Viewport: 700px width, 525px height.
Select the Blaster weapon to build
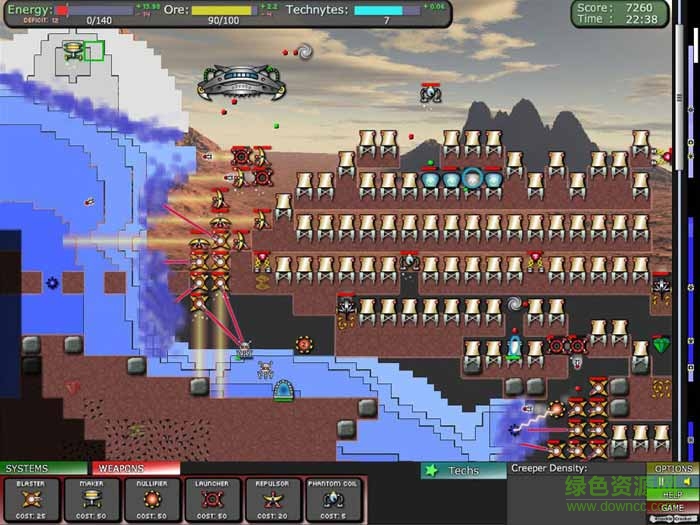click(29, 499)
